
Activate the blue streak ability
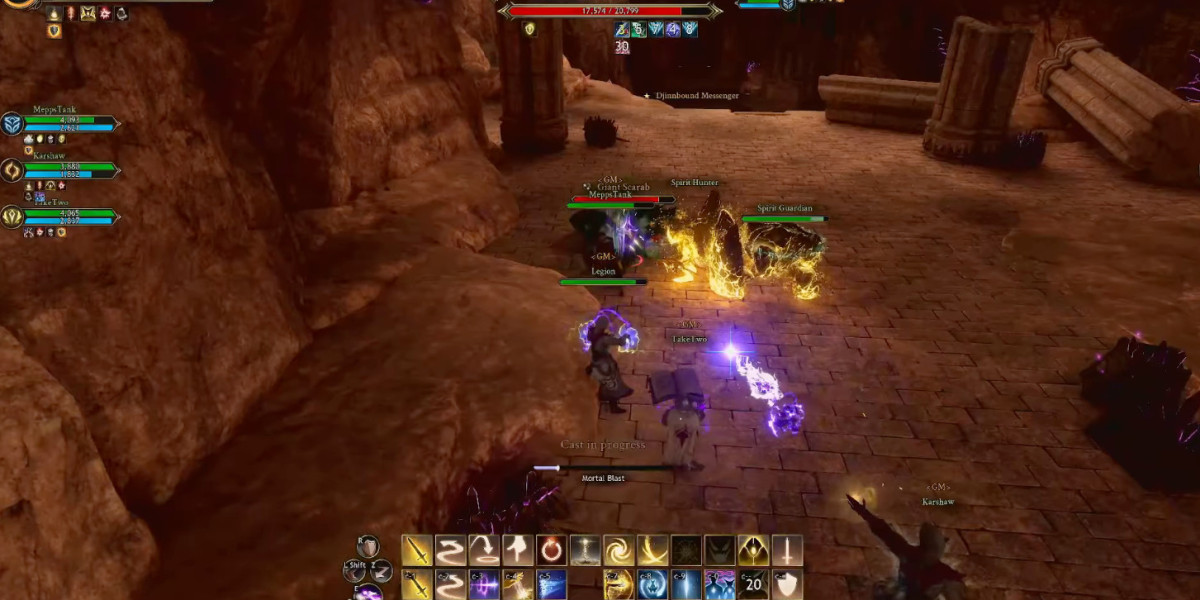click(x=551, y=584)
